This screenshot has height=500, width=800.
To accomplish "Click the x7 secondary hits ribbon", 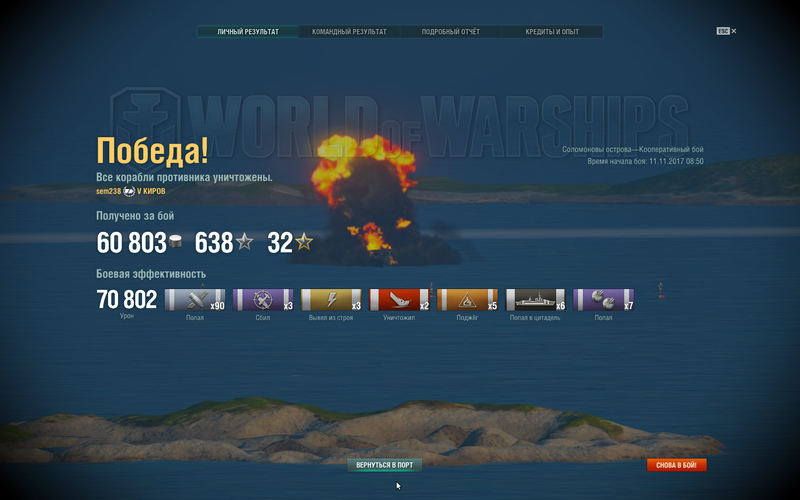I will [x=604, y=300].
